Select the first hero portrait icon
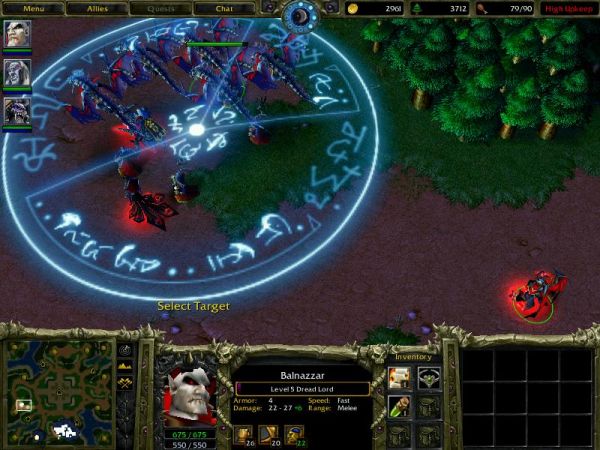Screen dimensions: 600x450 (x=17, y=34)
